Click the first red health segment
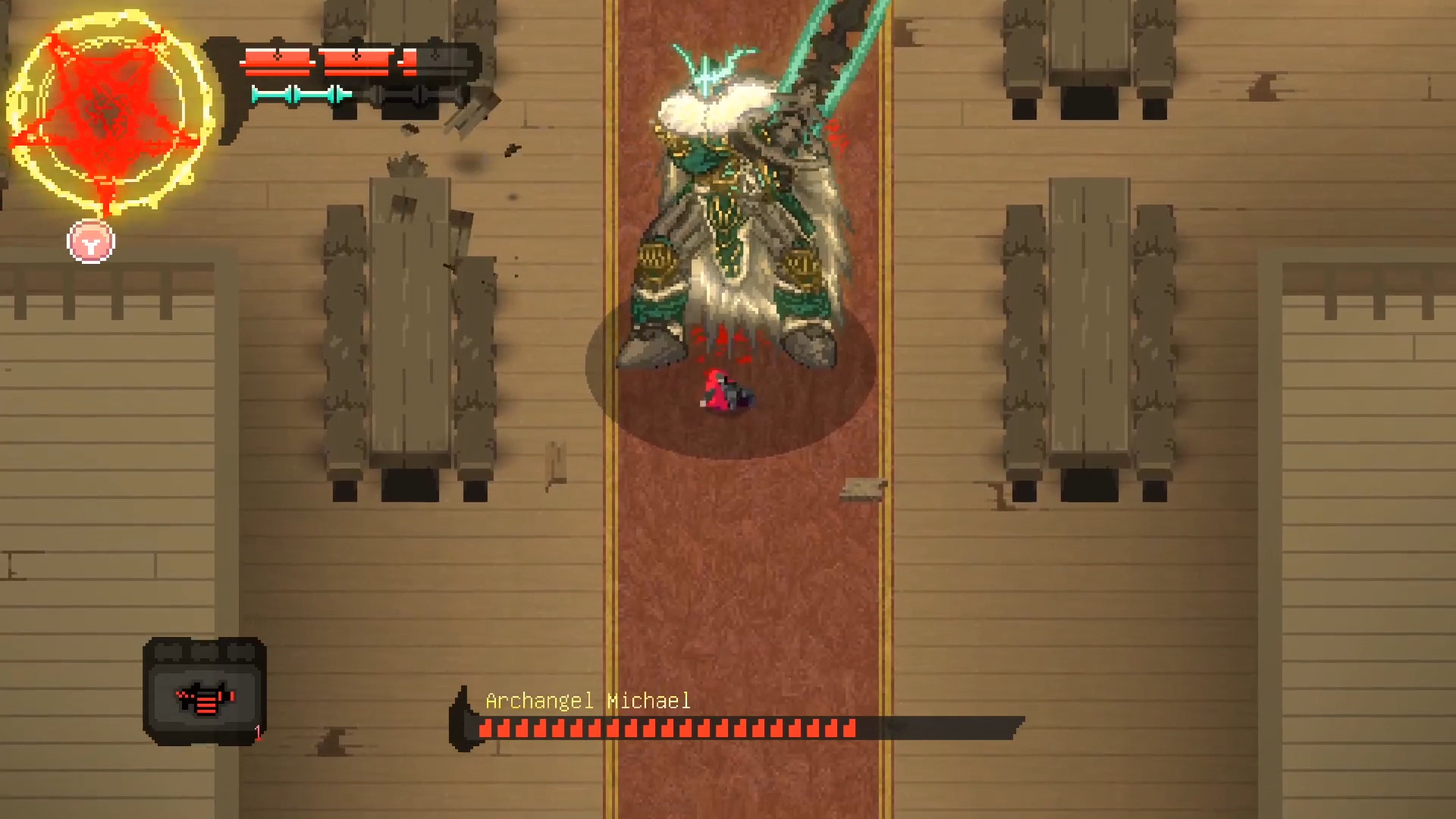The image size is (1456, 819). (x=277, y=57)
